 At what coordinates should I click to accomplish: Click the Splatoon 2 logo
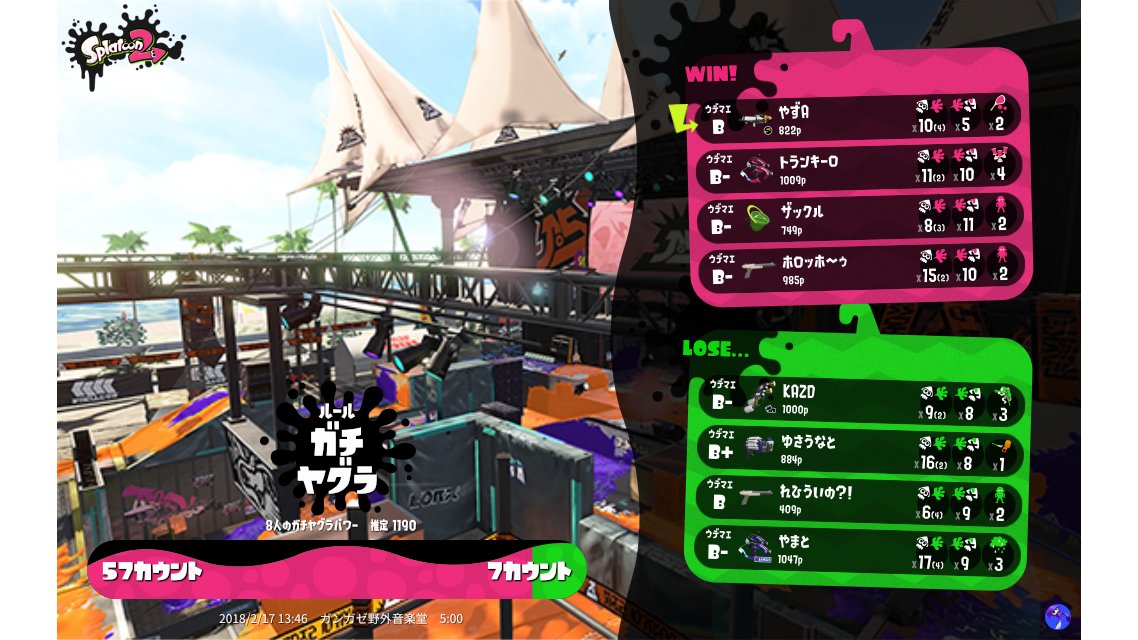point(124,47)
